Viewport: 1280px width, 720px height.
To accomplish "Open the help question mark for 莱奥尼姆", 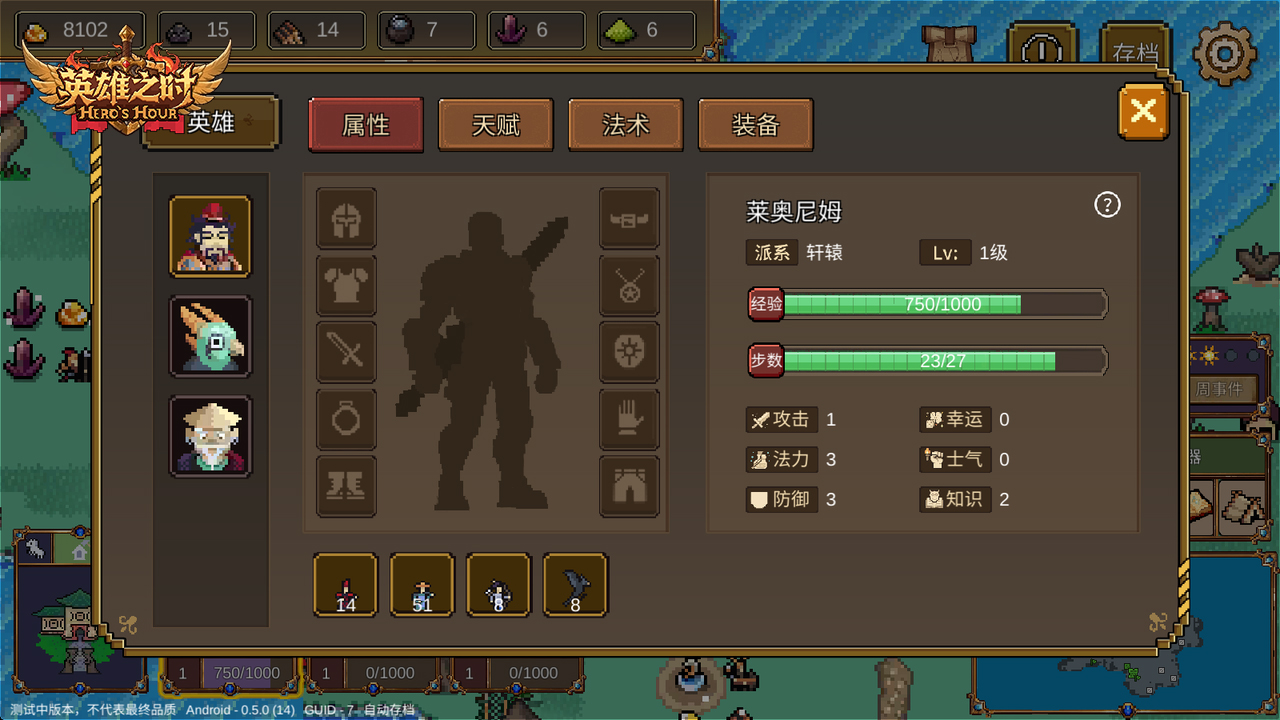I will (x=1106, y=204).
